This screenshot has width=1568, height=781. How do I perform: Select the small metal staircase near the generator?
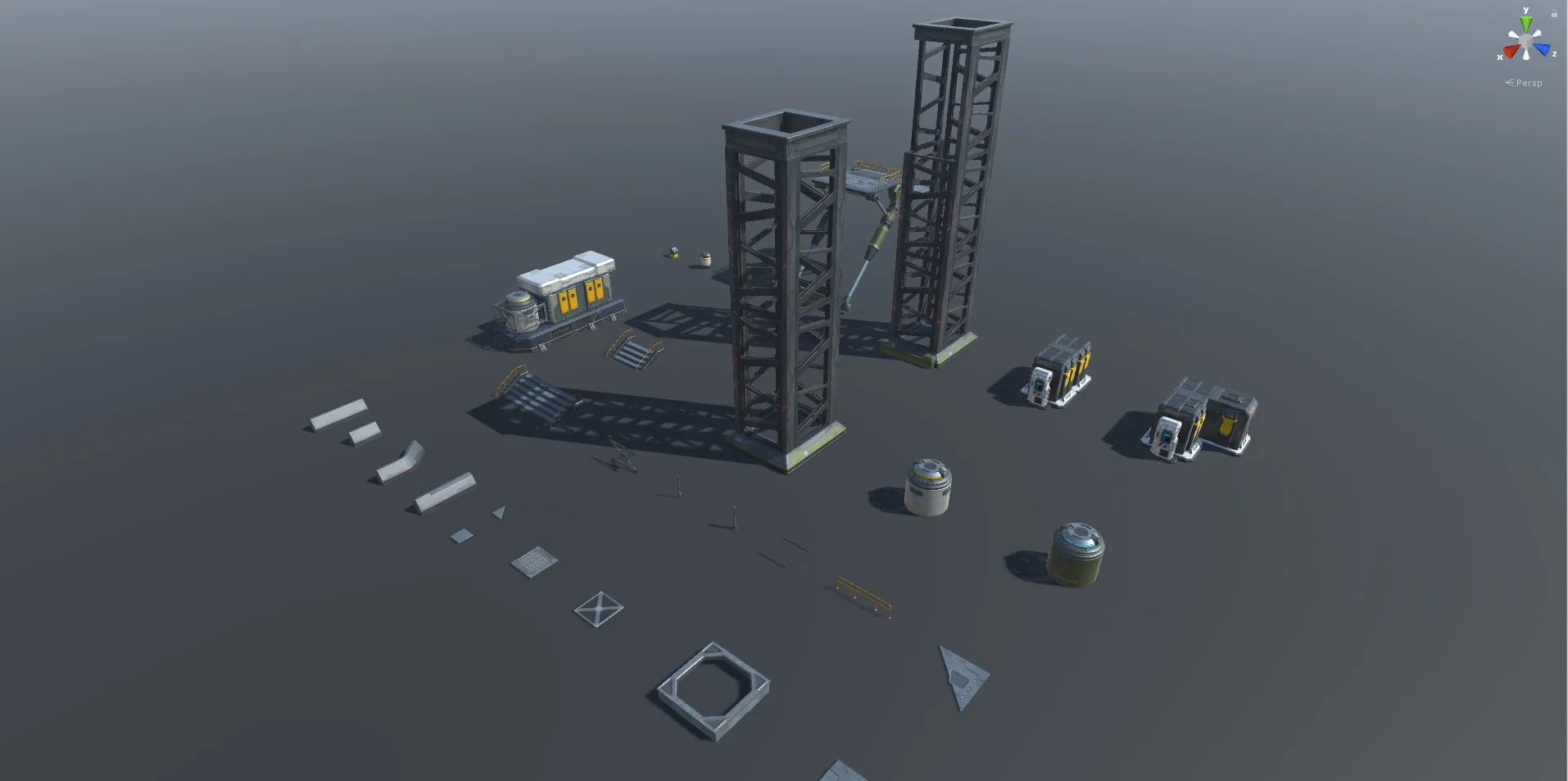coord(631,352)
